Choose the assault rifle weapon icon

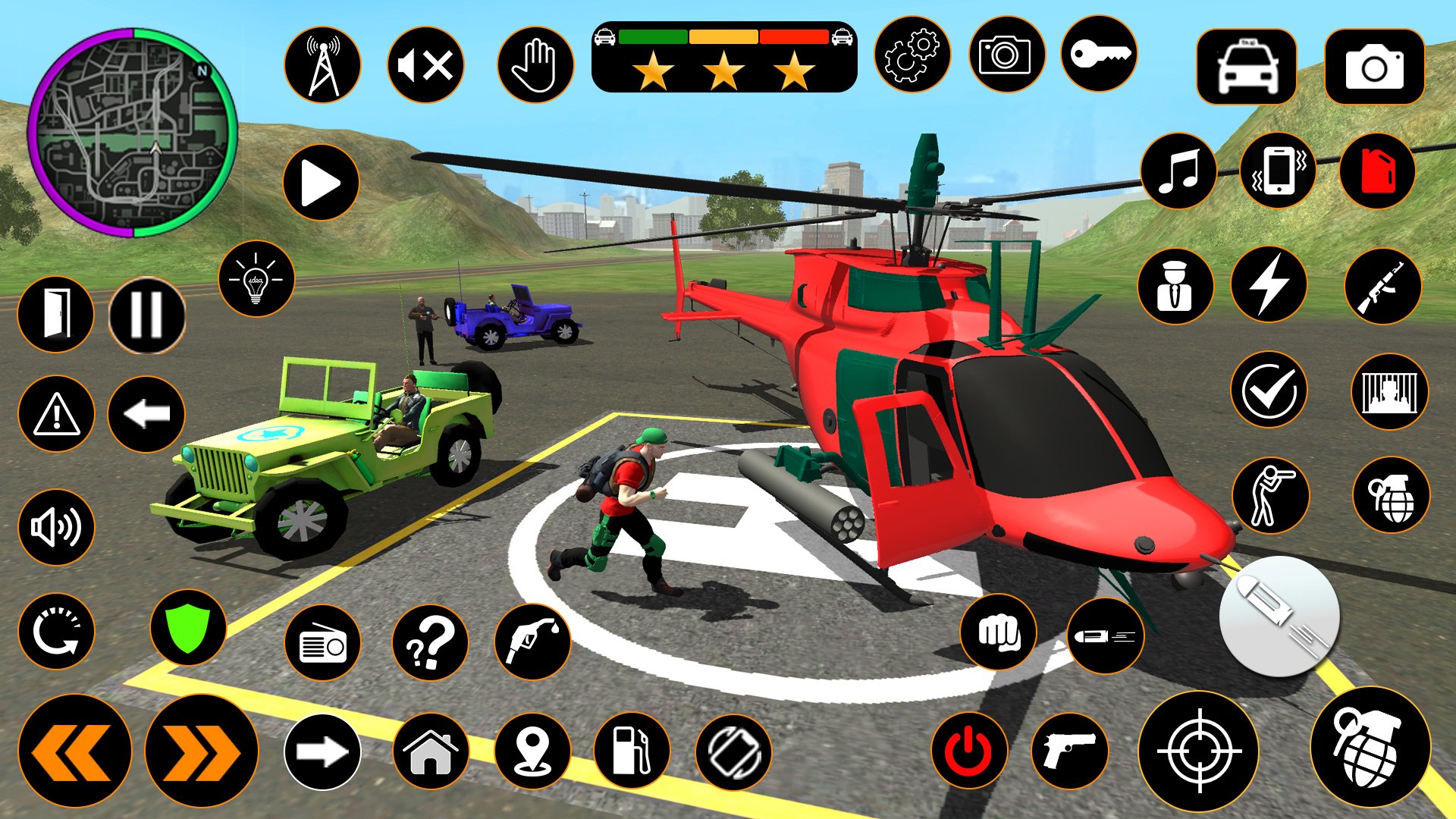click(x=1382, y=287)
